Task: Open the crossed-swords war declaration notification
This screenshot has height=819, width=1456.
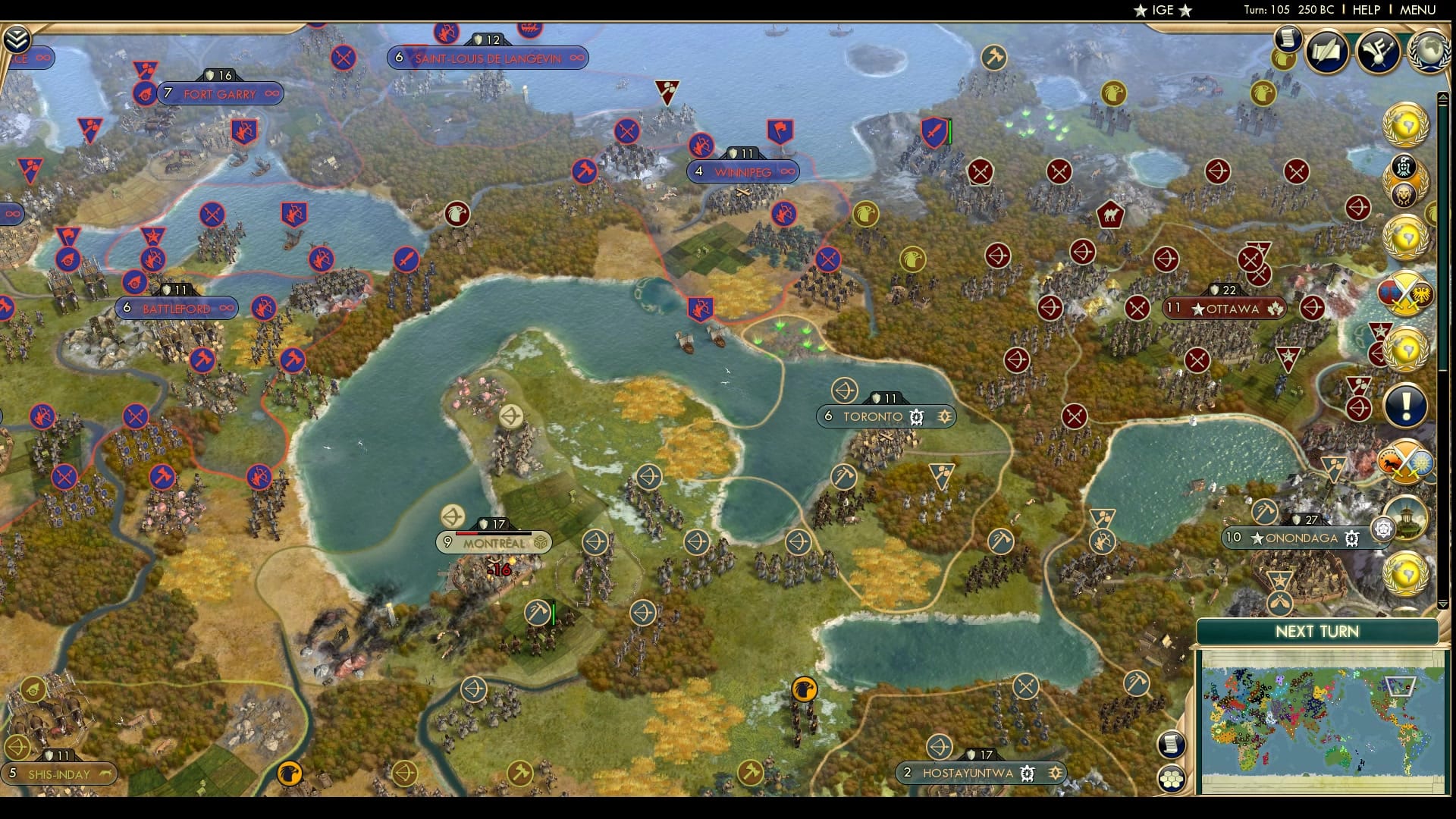Action: [1405, 291]
